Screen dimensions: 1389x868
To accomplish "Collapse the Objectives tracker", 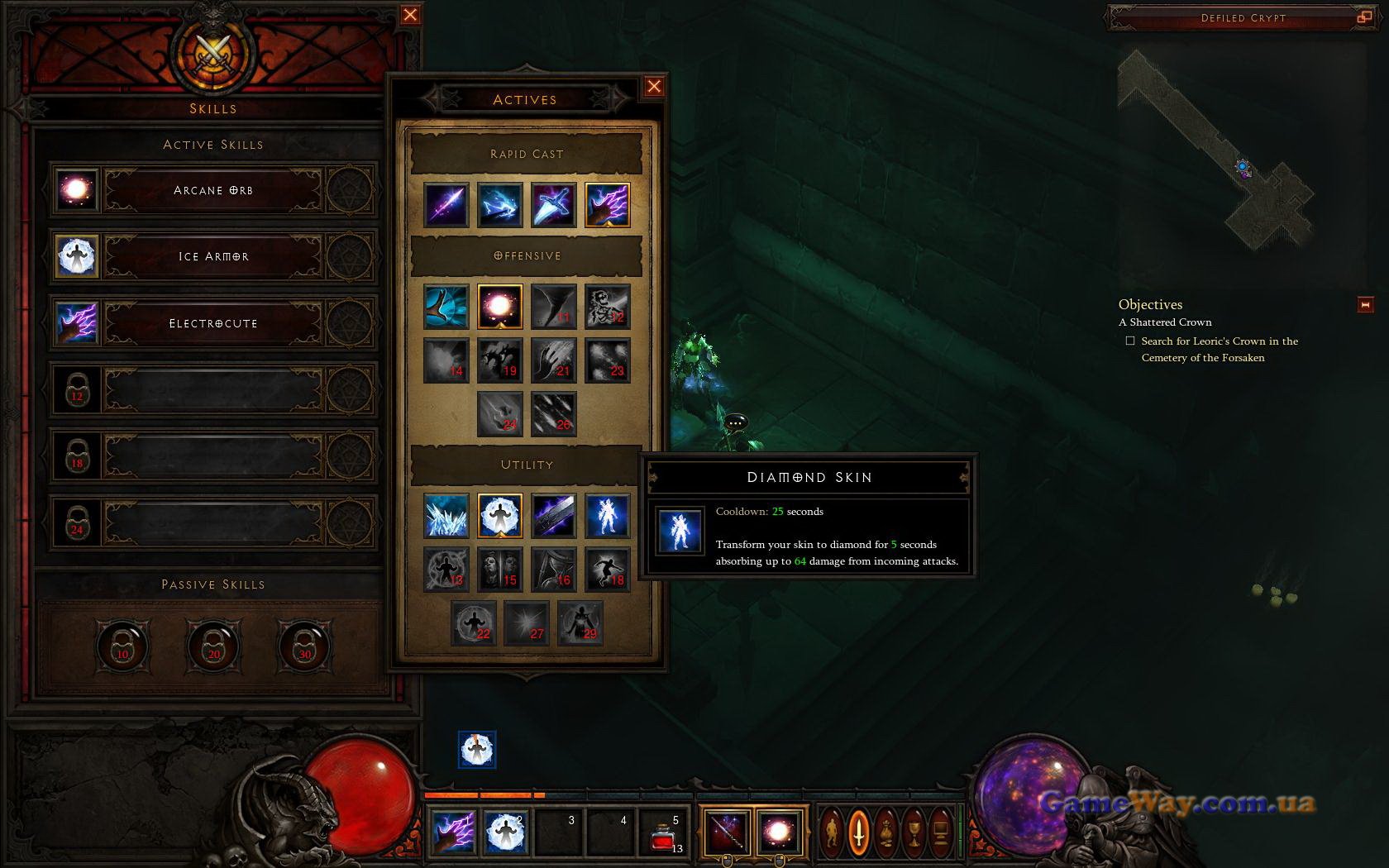I will pos(1365,305).
